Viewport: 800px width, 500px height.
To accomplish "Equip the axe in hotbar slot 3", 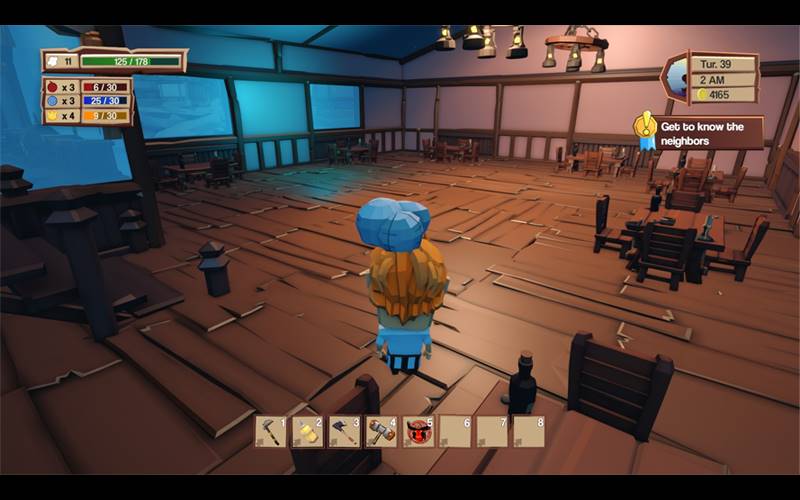I will point(345,431).
